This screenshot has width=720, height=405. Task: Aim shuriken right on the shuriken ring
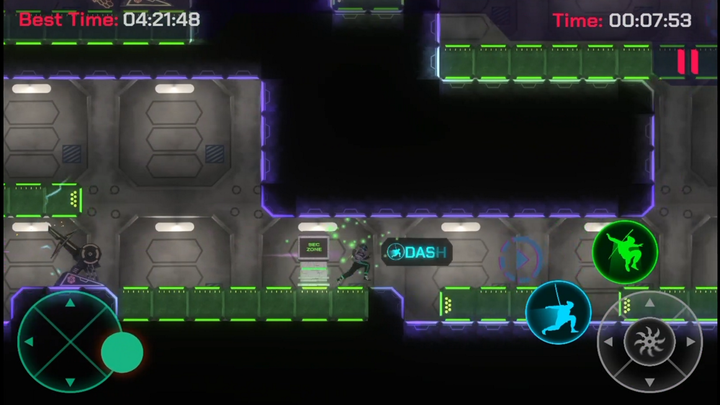pyautogui.click(x=690, y=343)
